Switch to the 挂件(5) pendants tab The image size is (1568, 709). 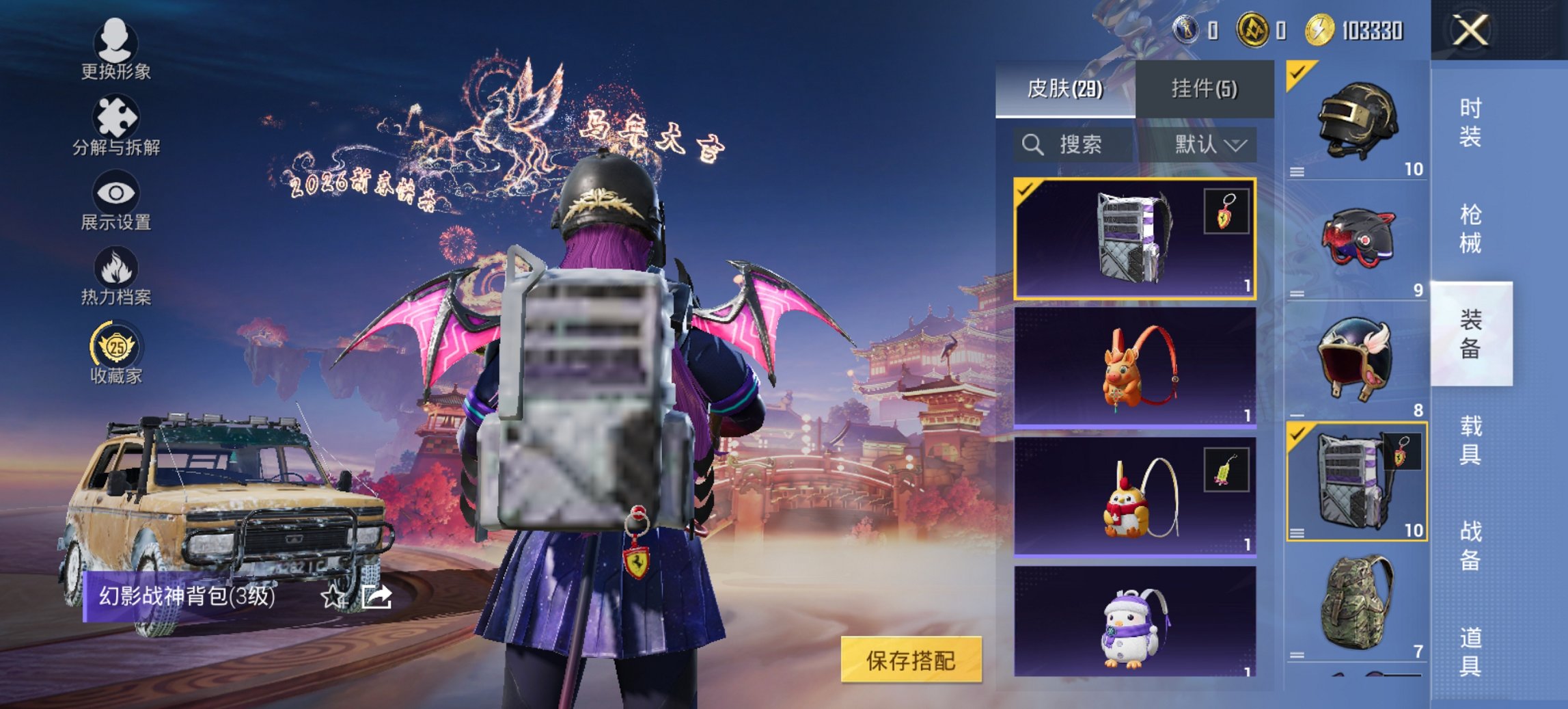coord(1202,88)
